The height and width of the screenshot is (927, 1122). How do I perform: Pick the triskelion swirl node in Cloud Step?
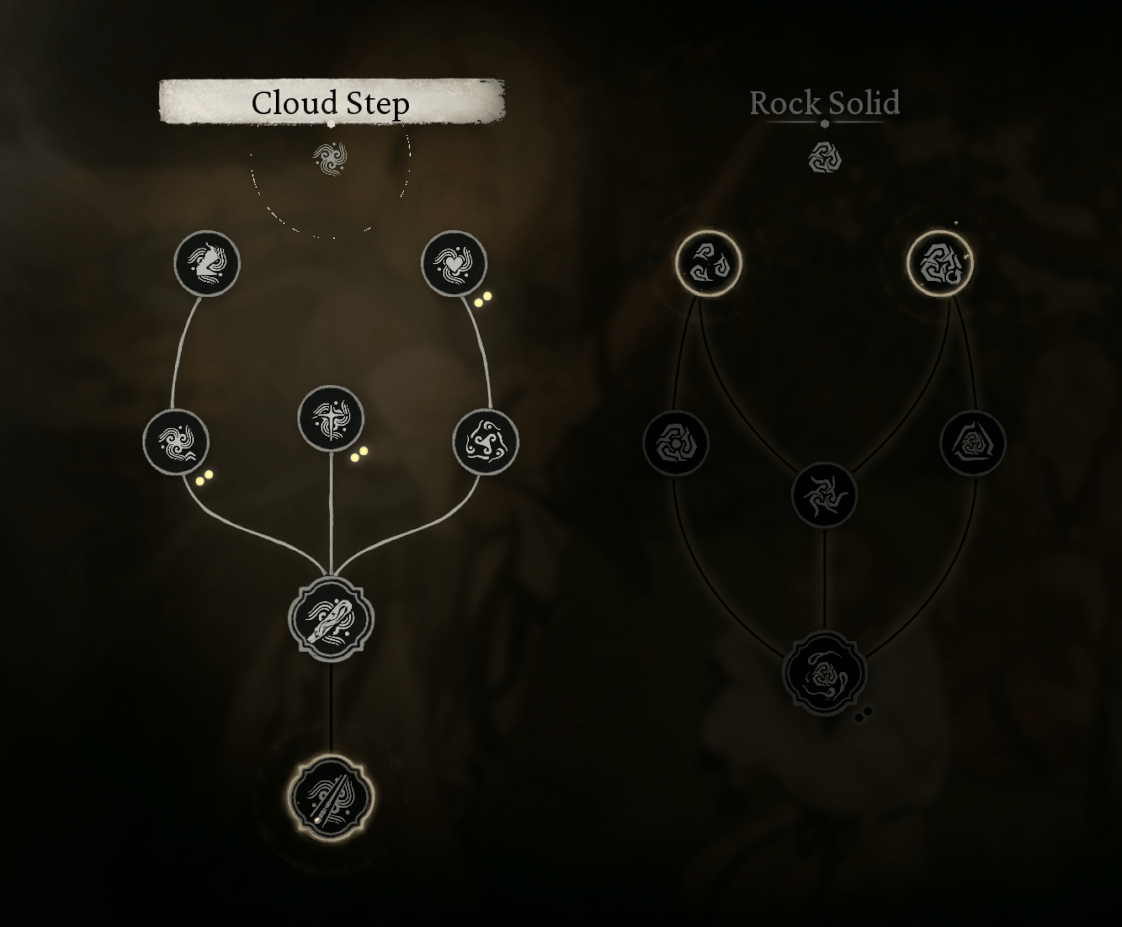coord(485,442)
